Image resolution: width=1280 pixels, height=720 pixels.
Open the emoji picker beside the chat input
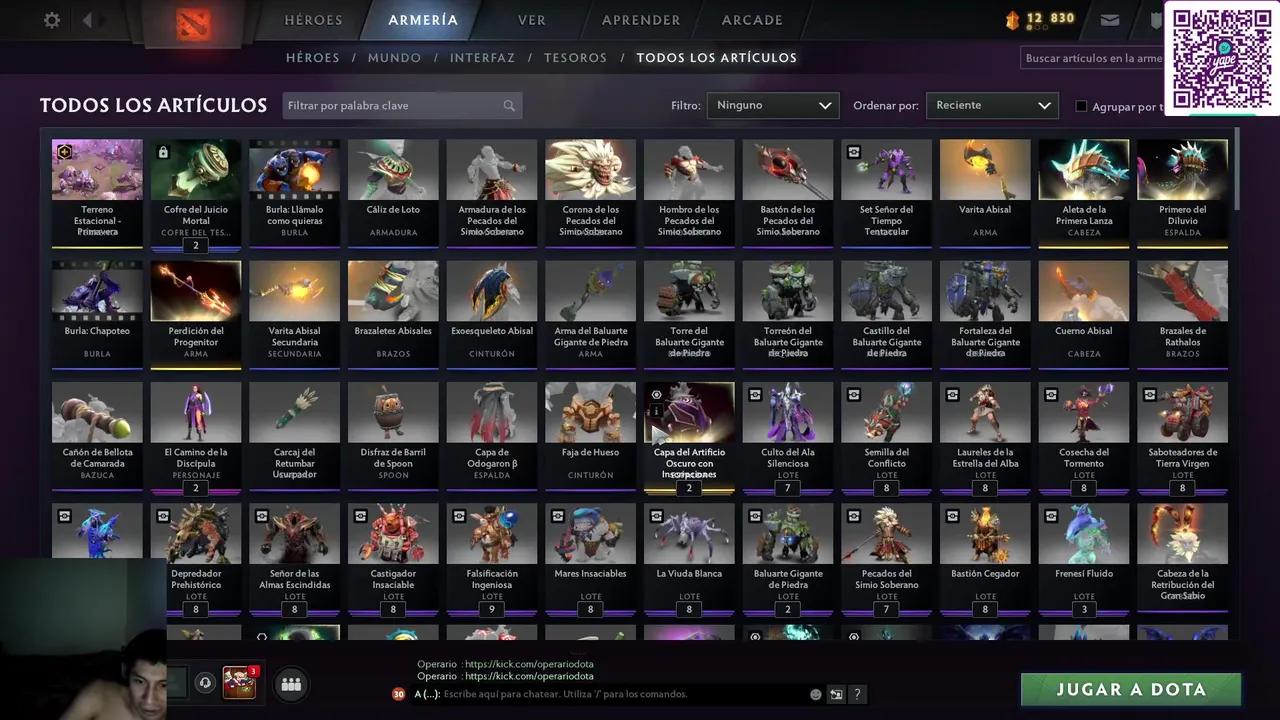(815, 694)
